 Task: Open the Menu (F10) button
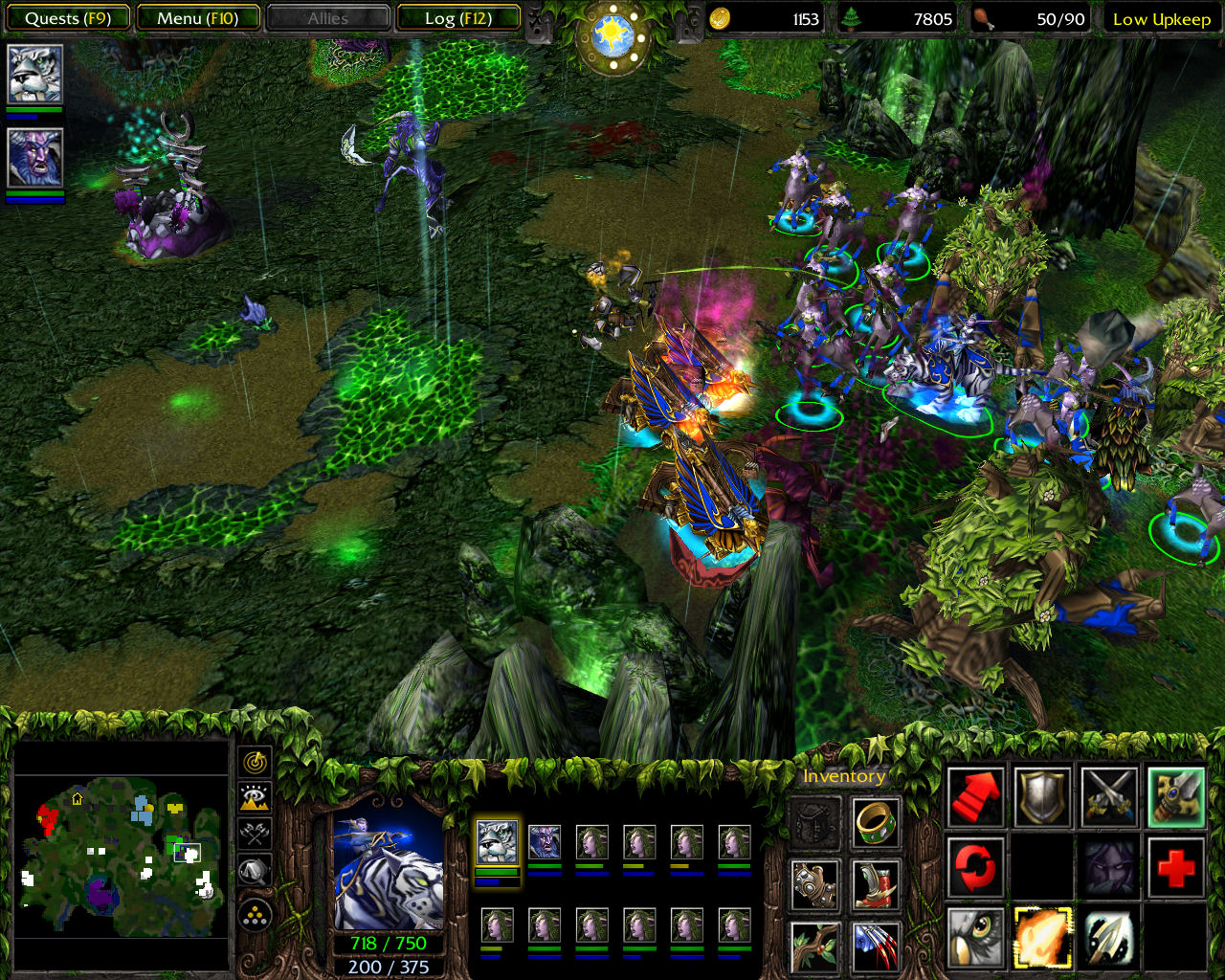(198, 18)
